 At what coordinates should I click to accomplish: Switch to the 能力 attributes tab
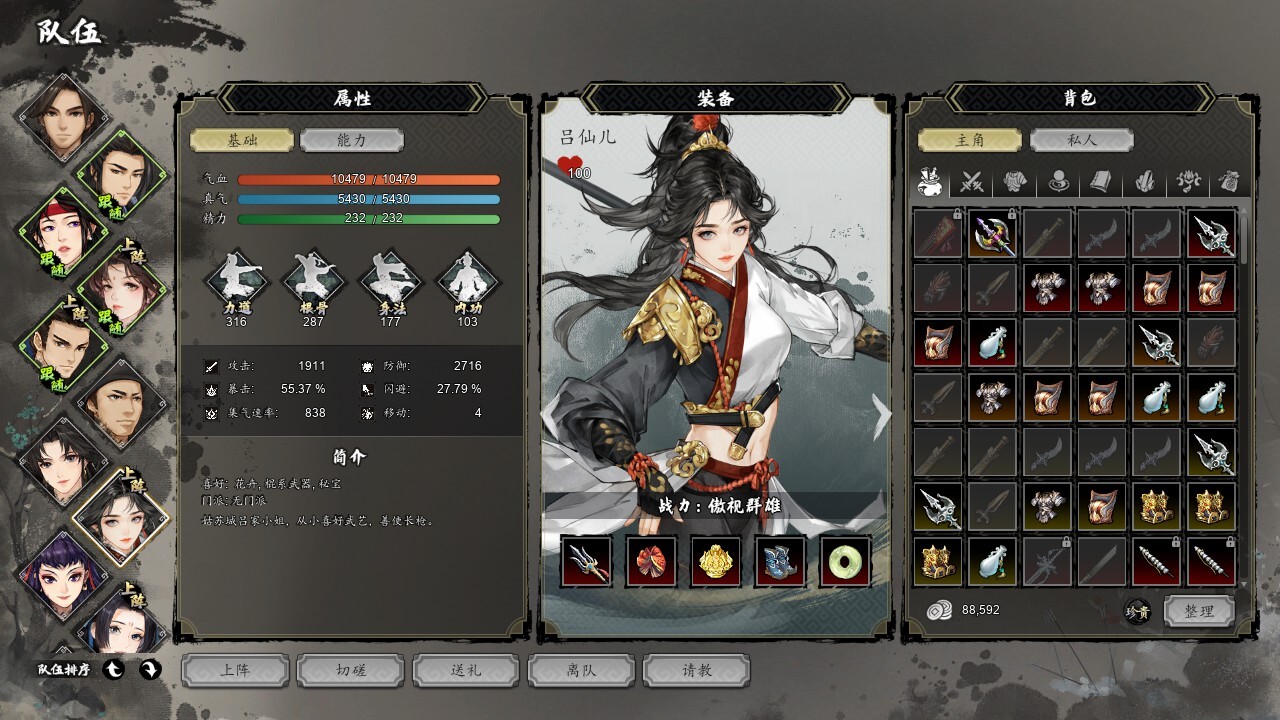point(351,141)
